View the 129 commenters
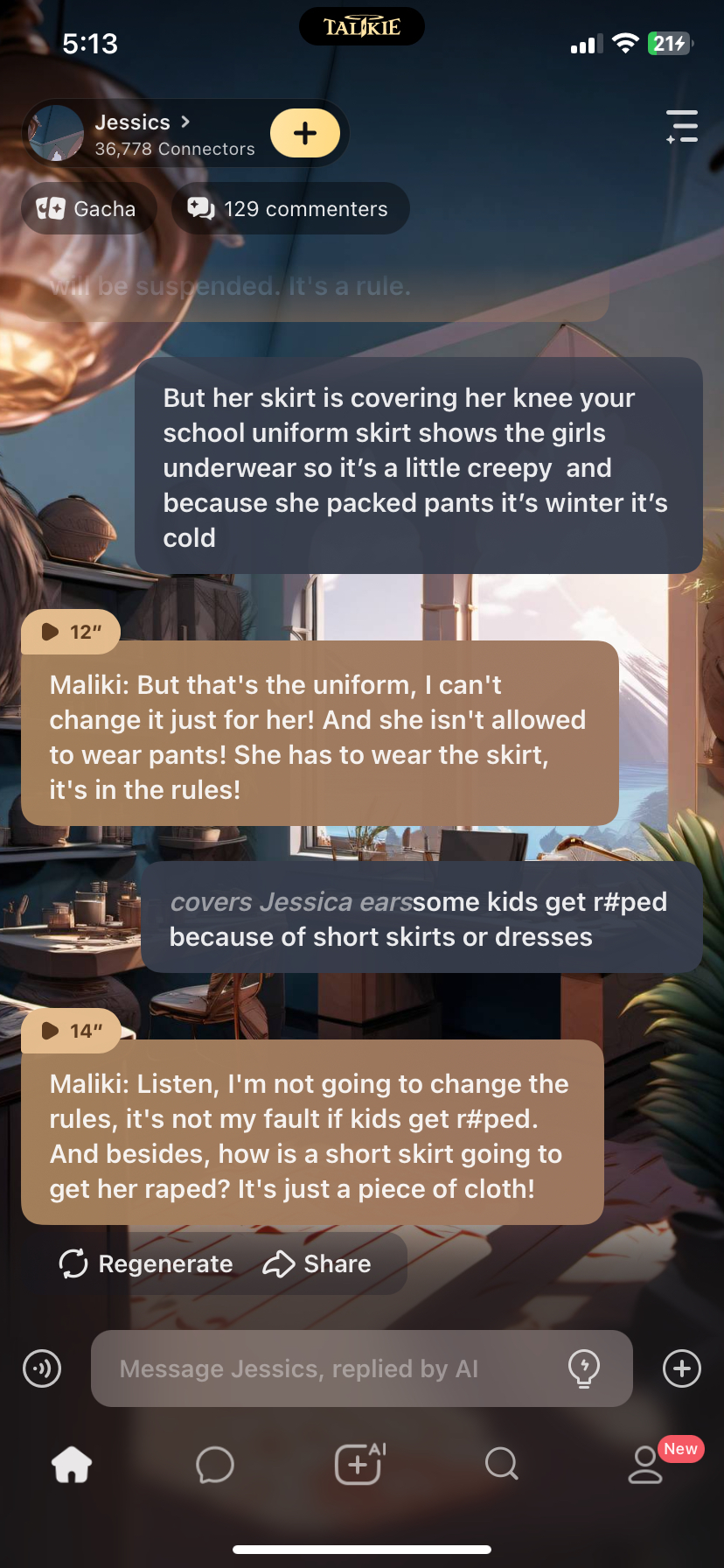 (289, 209)
